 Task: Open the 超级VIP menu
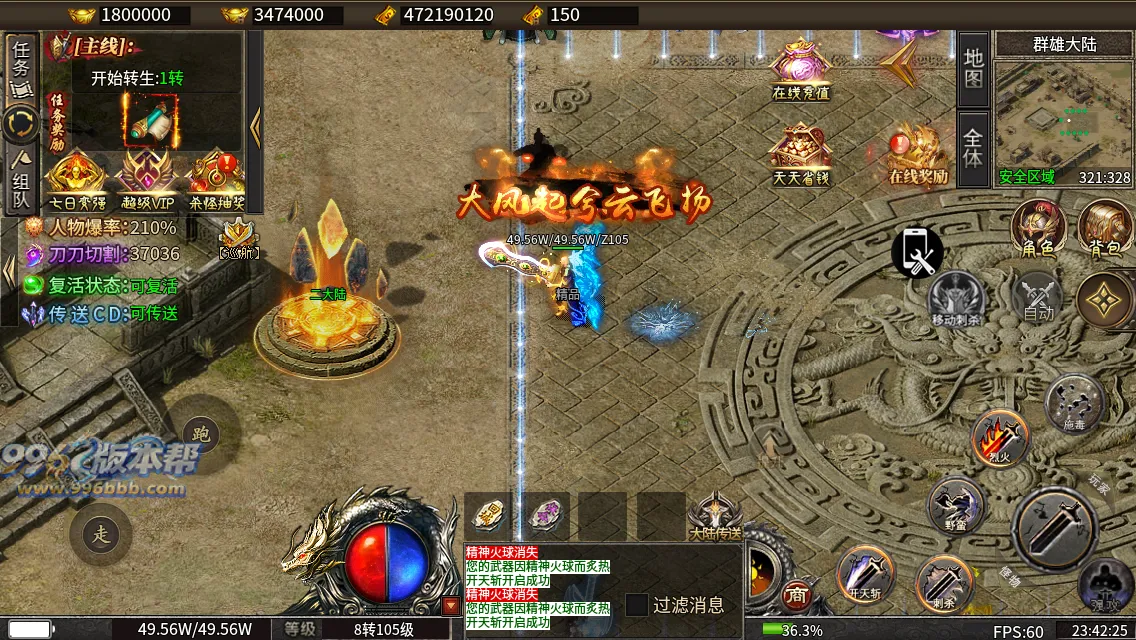tap(146, 178)
